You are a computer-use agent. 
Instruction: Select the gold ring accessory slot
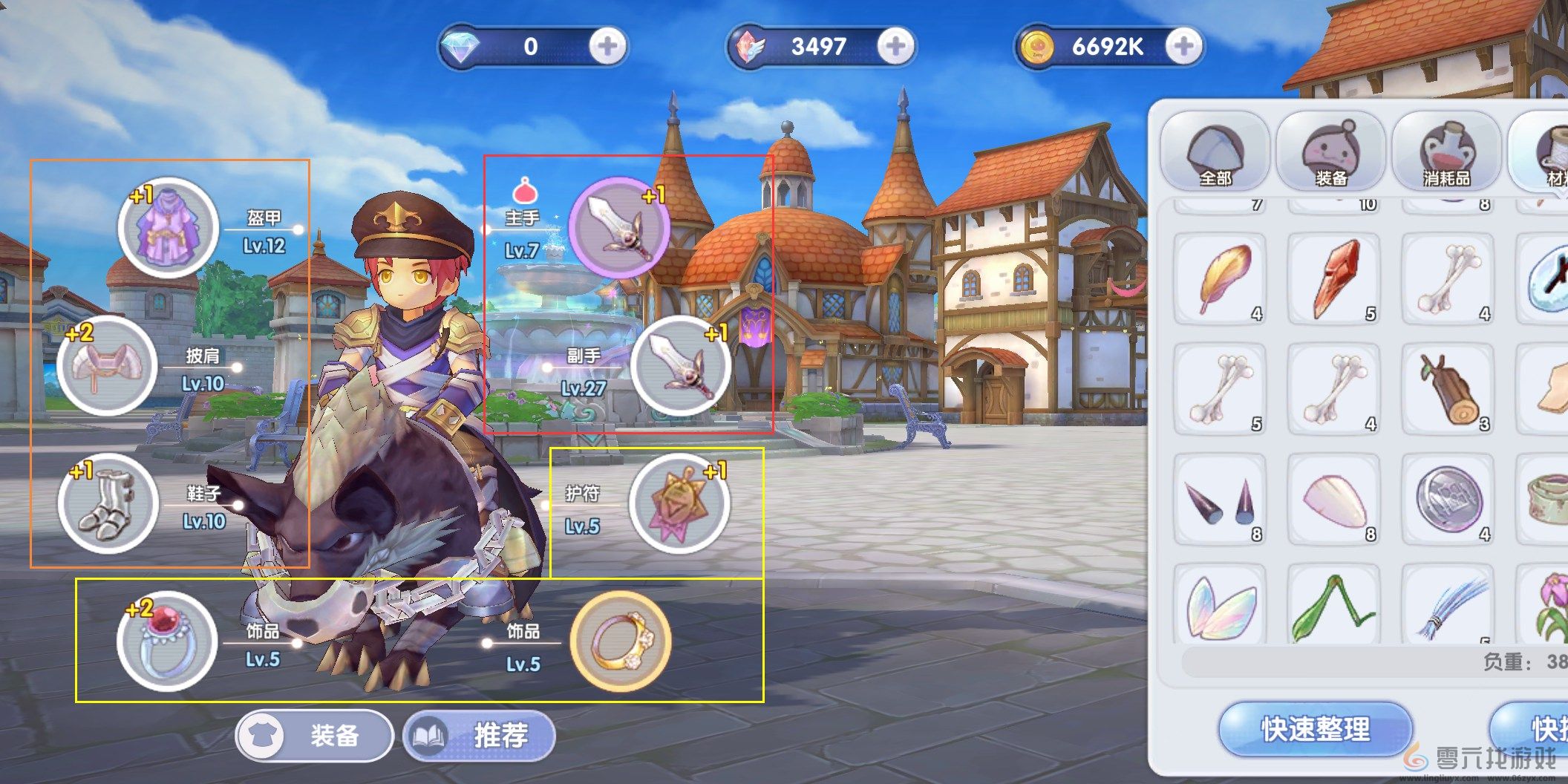[620, 641]
